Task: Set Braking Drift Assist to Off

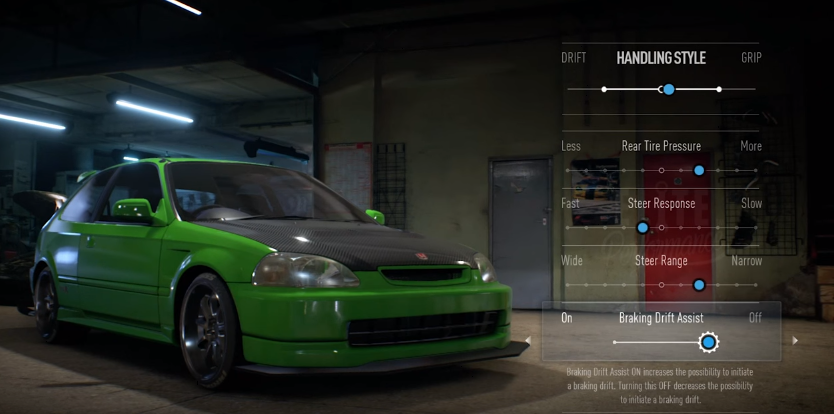Action: tap(755, 318)
